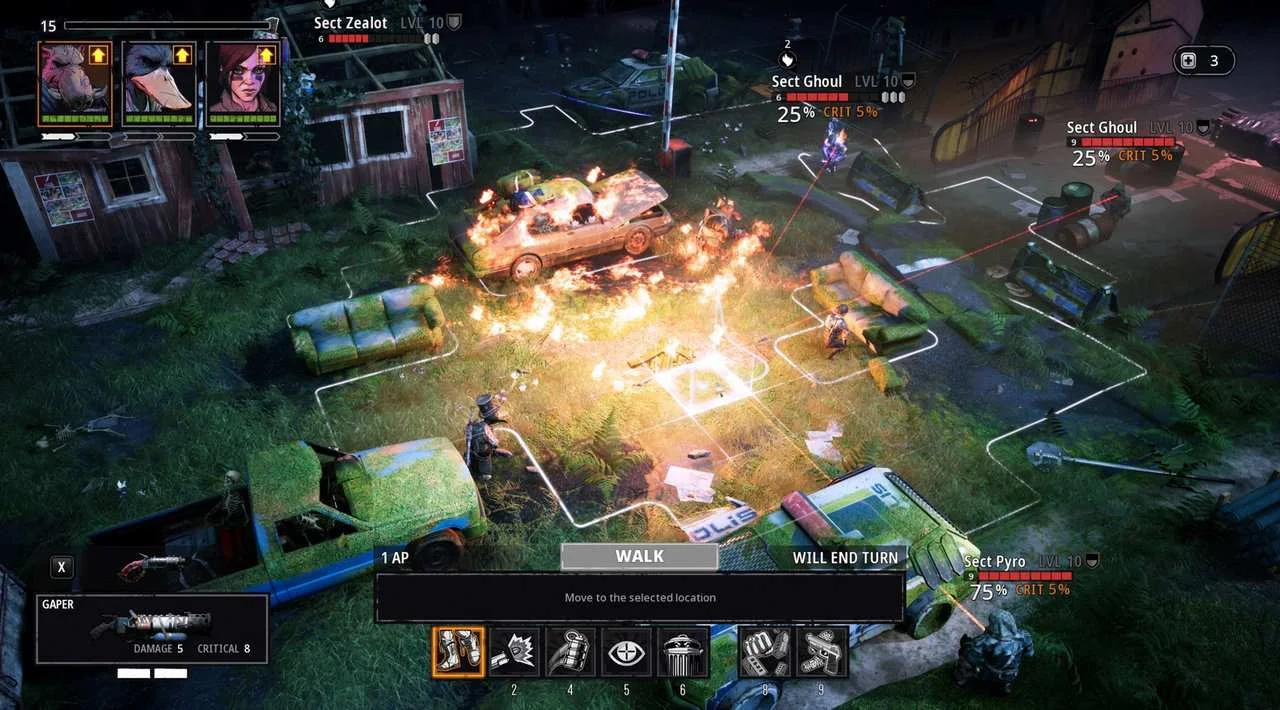Select the duck mutant character portrait

tap(159, 83)
